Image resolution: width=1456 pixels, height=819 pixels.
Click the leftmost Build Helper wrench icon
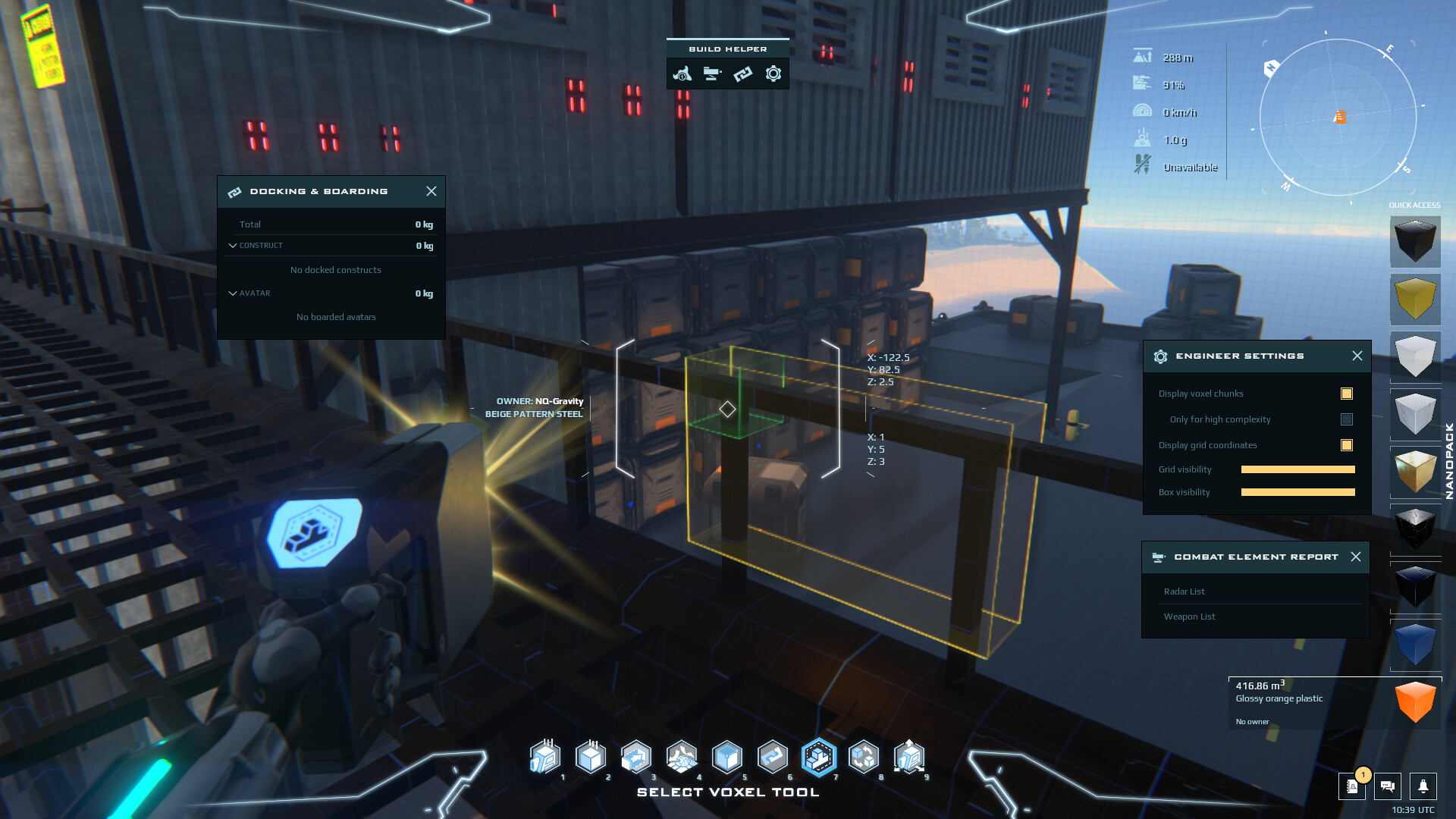(x=681, y=74)
